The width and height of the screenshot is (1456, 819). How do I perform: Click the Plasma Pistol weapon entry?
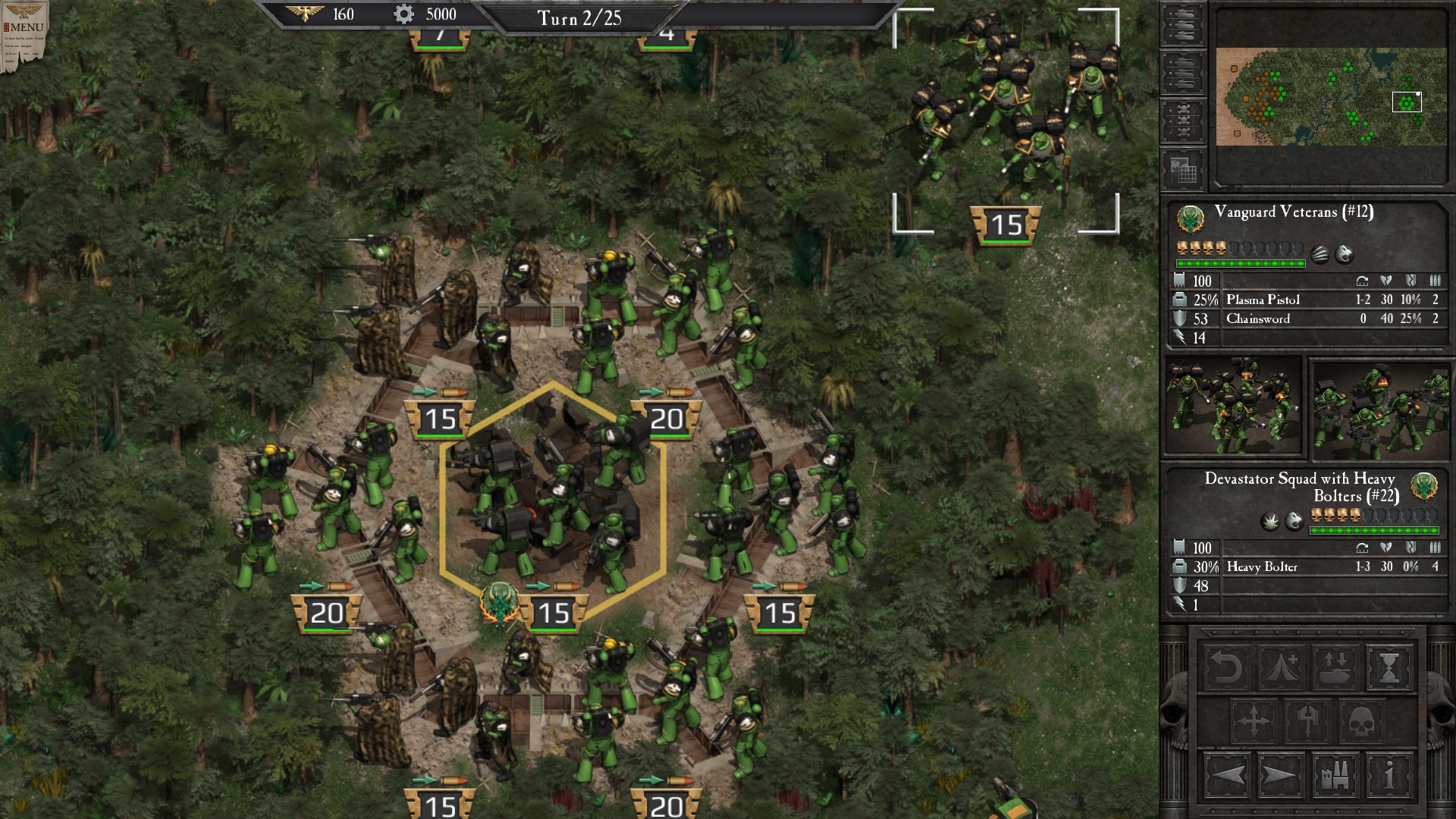coord(1263,300)
